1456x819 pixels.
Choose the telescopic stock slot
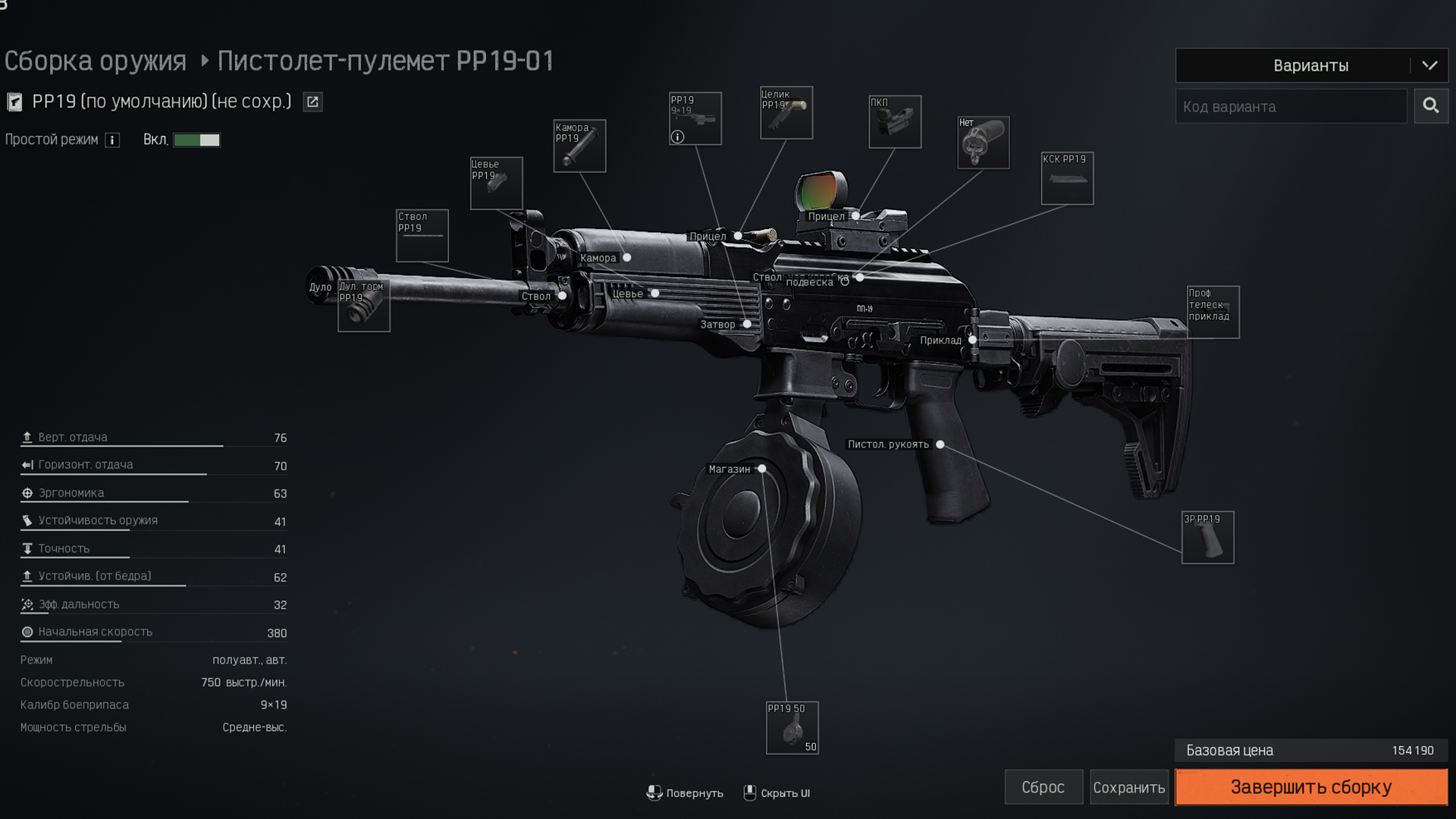tap(1213, 312)
